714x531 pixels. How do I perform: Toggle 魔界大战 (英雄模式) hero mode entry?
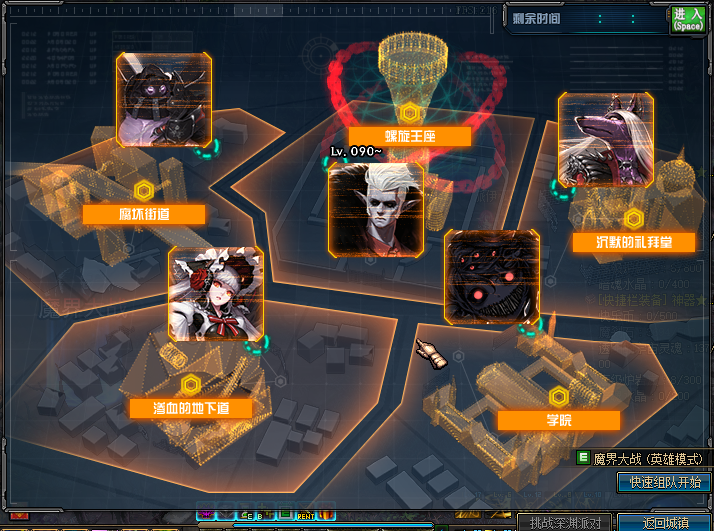(x=641, y=459)
